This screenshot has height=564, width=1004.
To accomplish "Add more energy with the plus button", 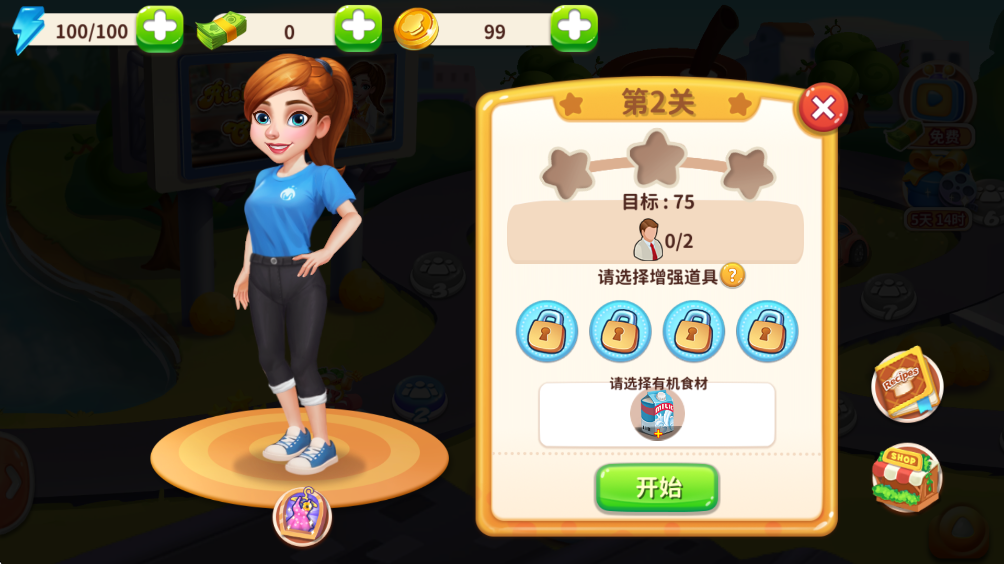I will [159, 29].
